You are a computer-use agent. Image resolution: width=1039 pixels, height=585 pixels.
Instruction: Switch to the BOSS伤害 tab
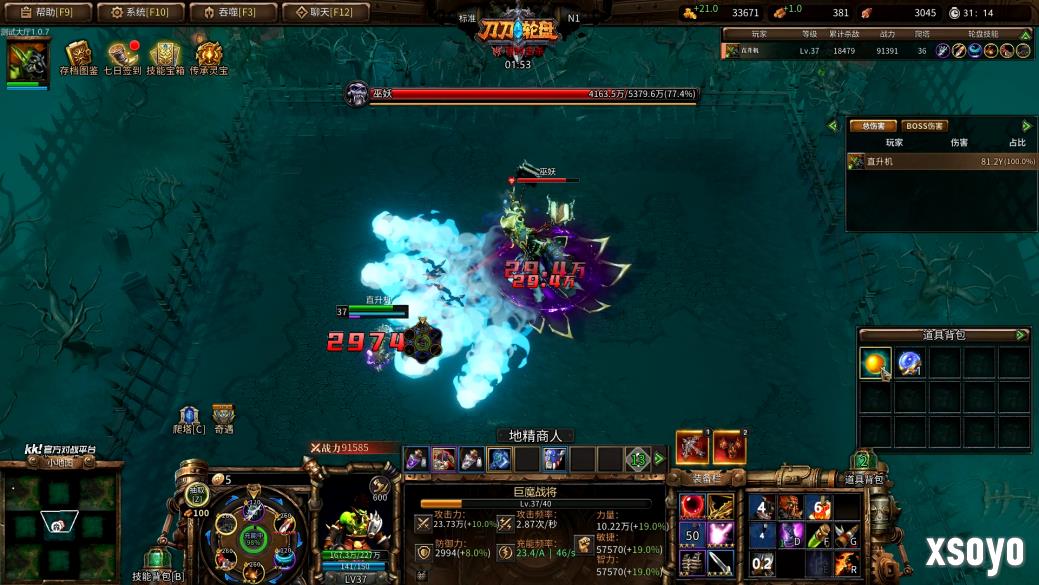point(924,126)
